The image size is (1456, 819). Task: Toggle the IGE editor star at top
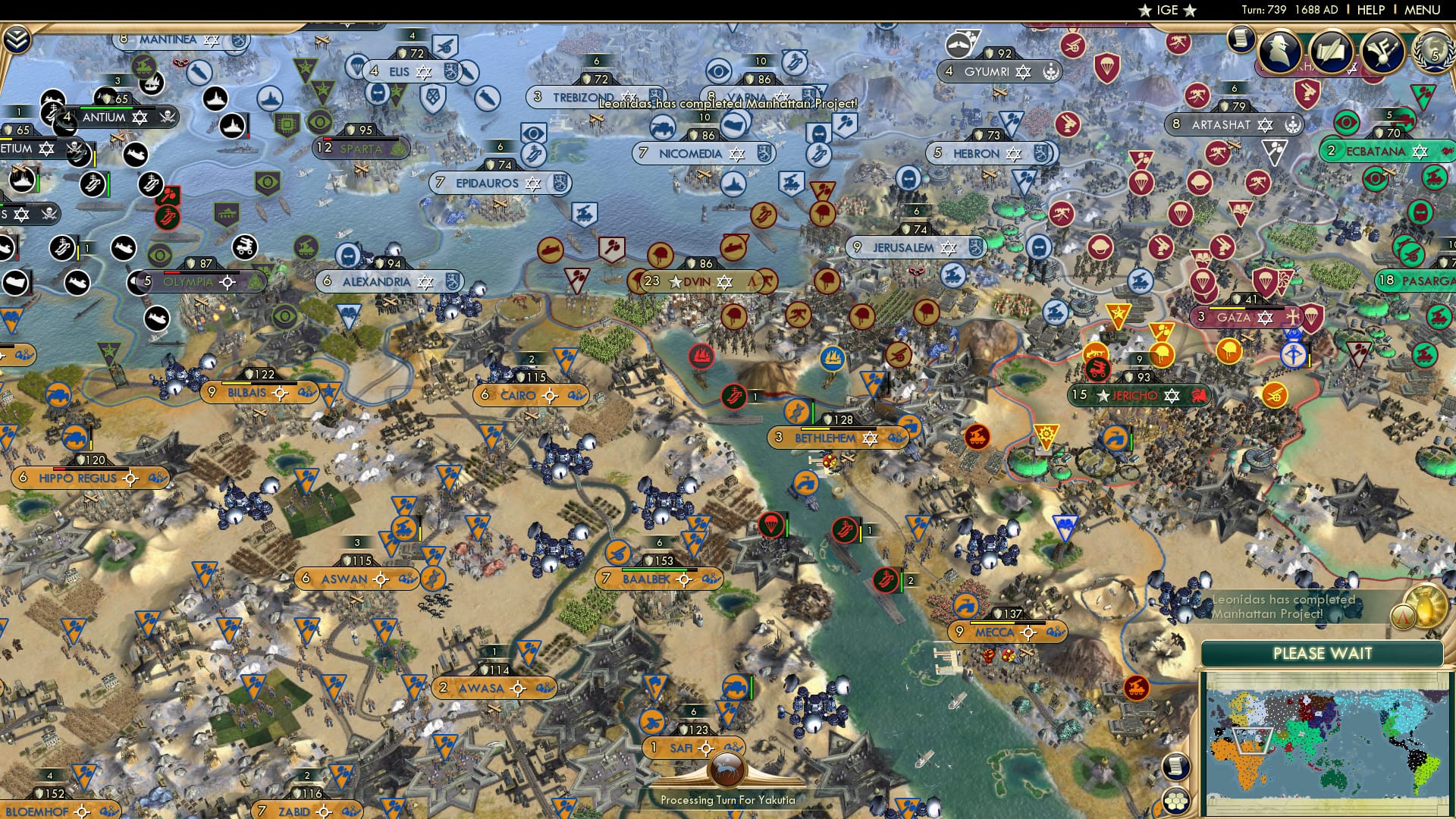point(1144,11)
